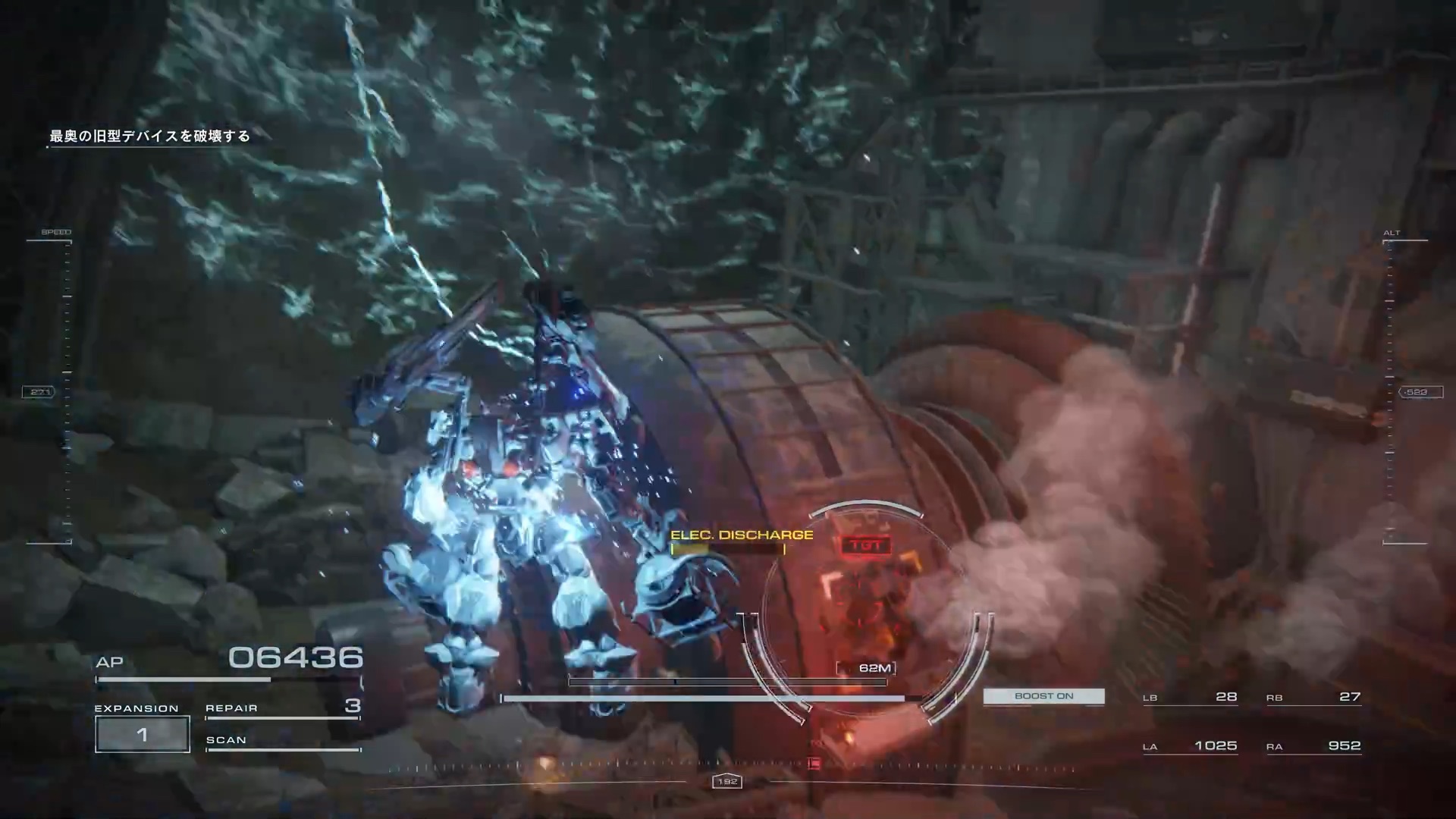Choose the LB weapon slot
The width and height of the screenshot is (1456, 819).
pos(1190,697)
